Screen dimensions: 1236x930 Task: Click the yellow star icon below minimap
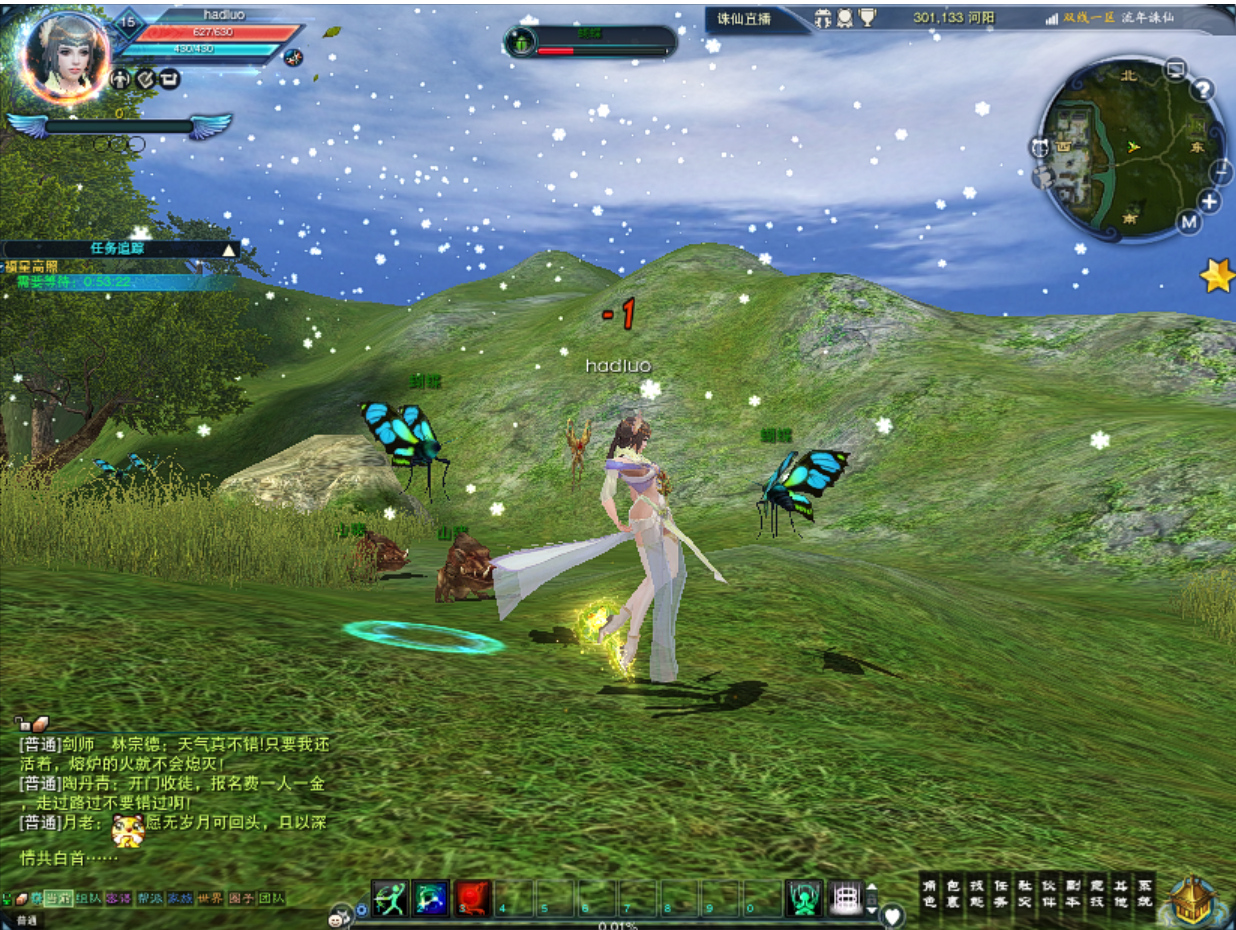click(1217, 275)
